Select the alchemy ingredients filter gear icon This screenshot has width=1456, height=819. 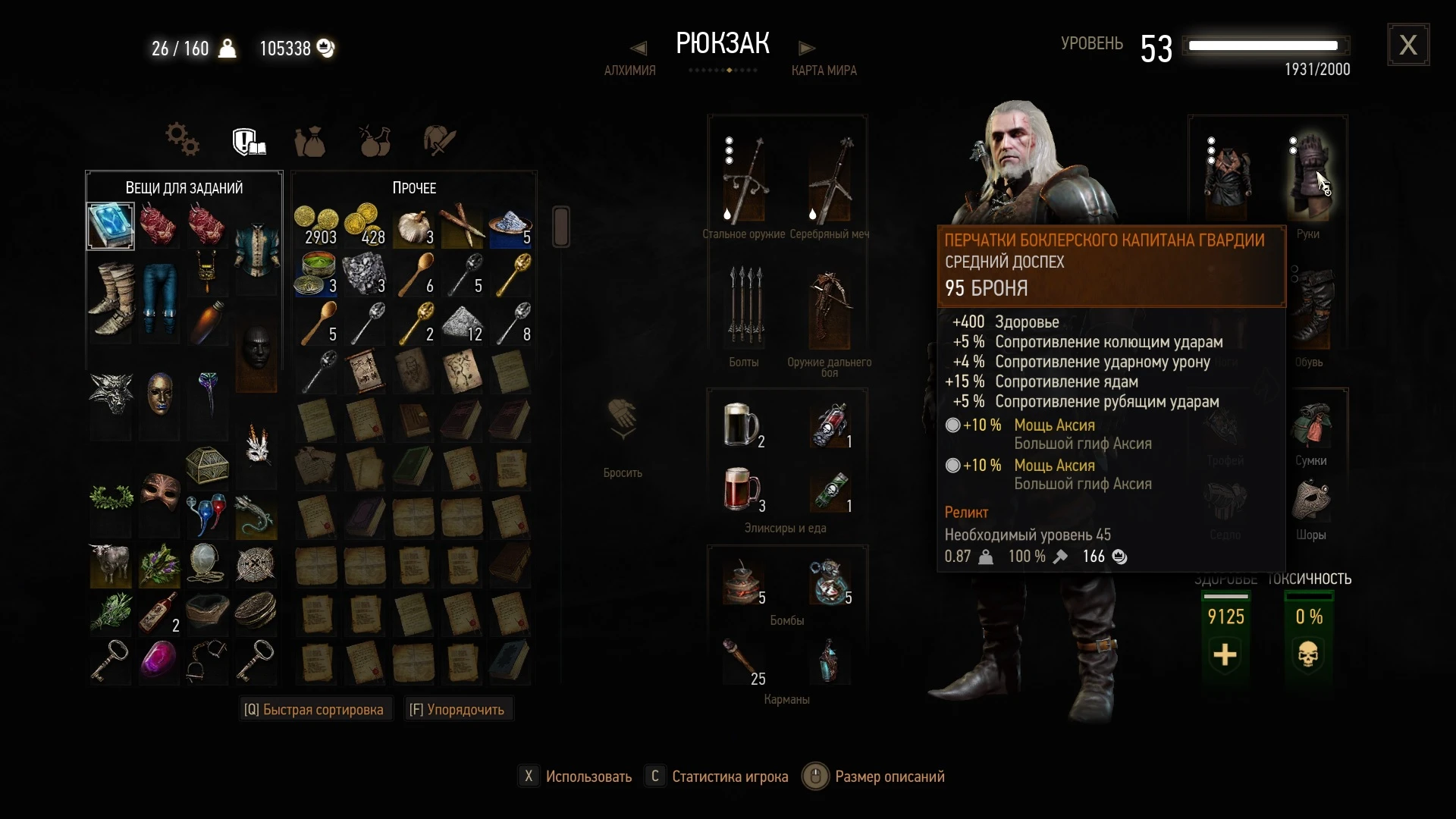(x=180, y=139)
